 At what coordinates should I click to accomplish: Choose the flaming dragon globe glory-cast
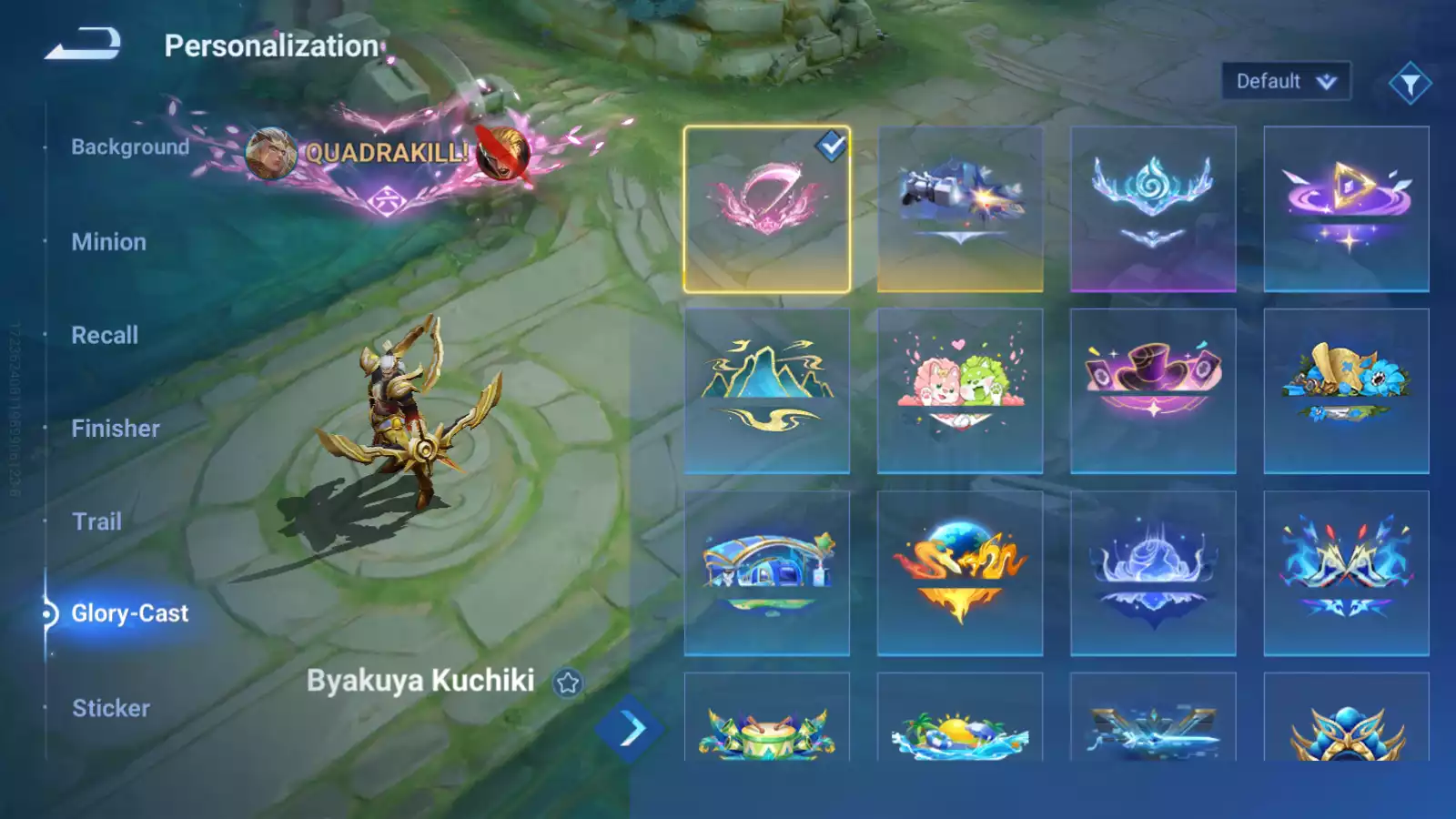click(x=960, y=573)
